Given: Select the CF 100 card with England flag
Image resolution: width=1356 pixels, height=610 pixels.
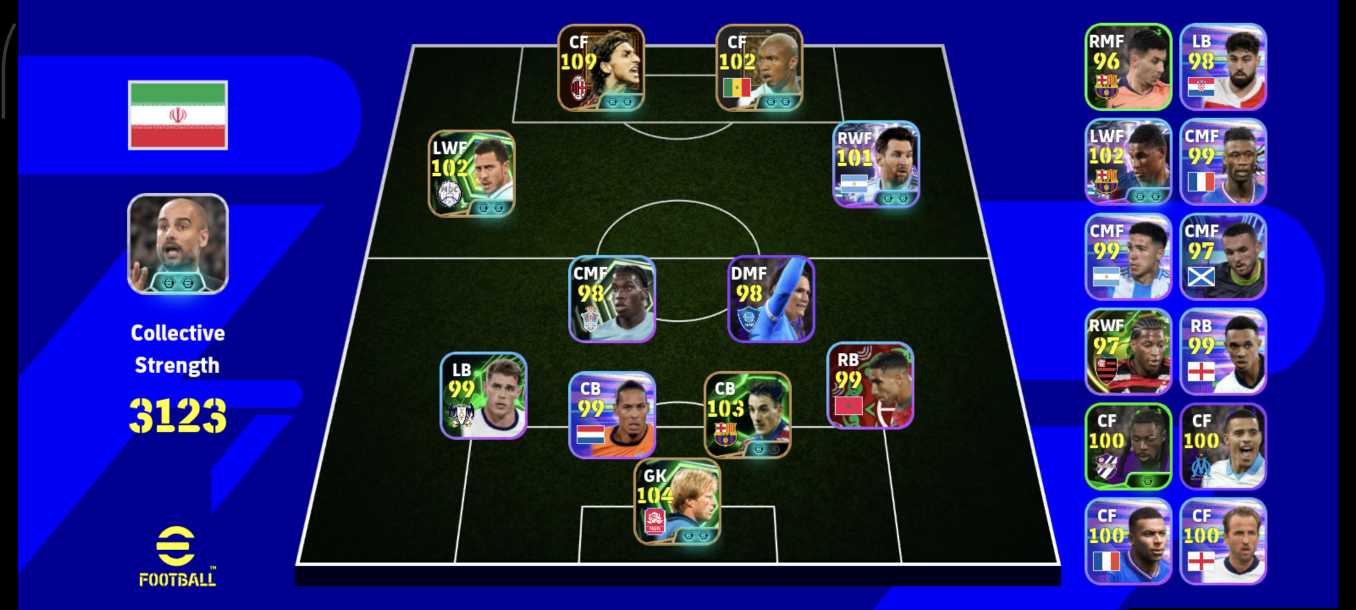Looking at the screenshot, I should click(1223, 541).
